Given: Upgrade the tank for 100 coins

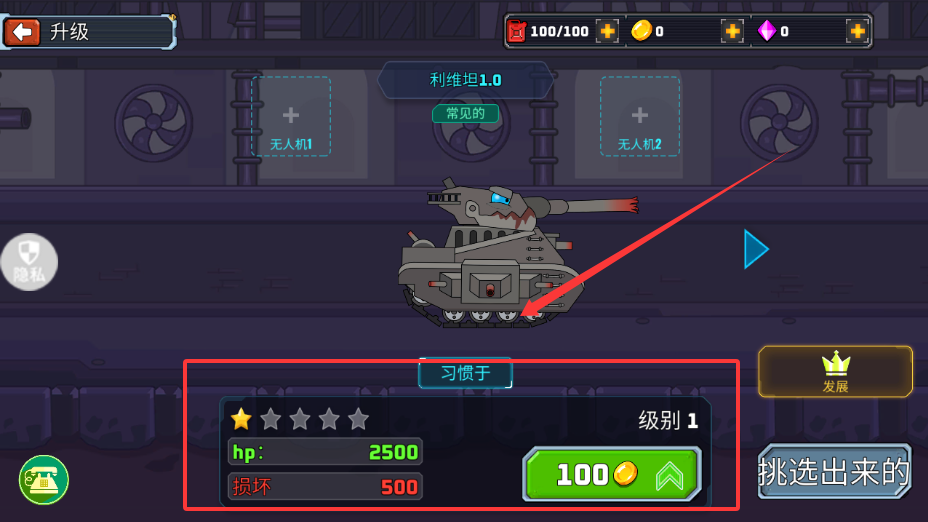Looking at the screenshot, I should coord(611,474).
